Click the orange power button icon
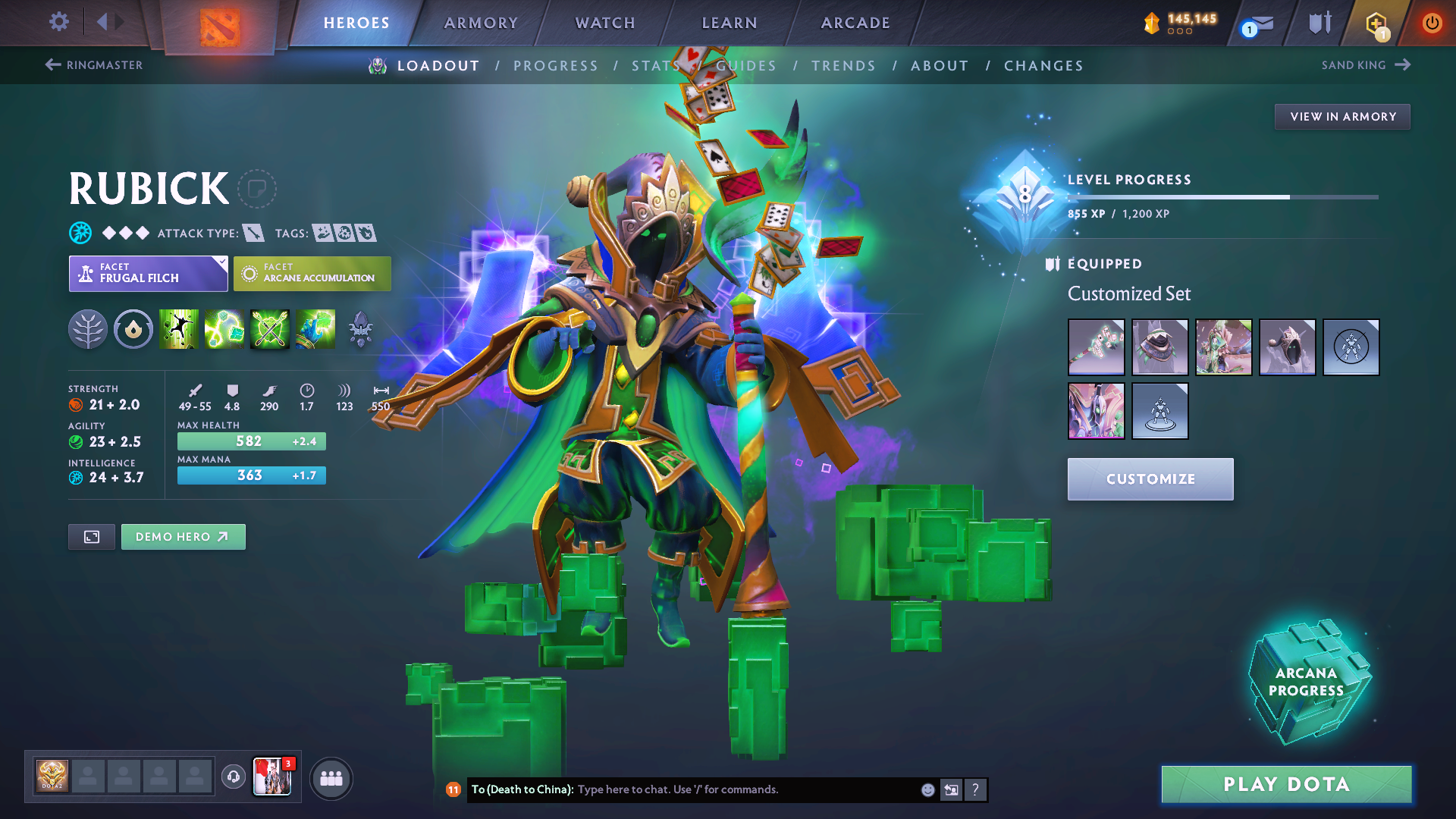This screenshot has height=819, width=1456. pos(1432,23)
